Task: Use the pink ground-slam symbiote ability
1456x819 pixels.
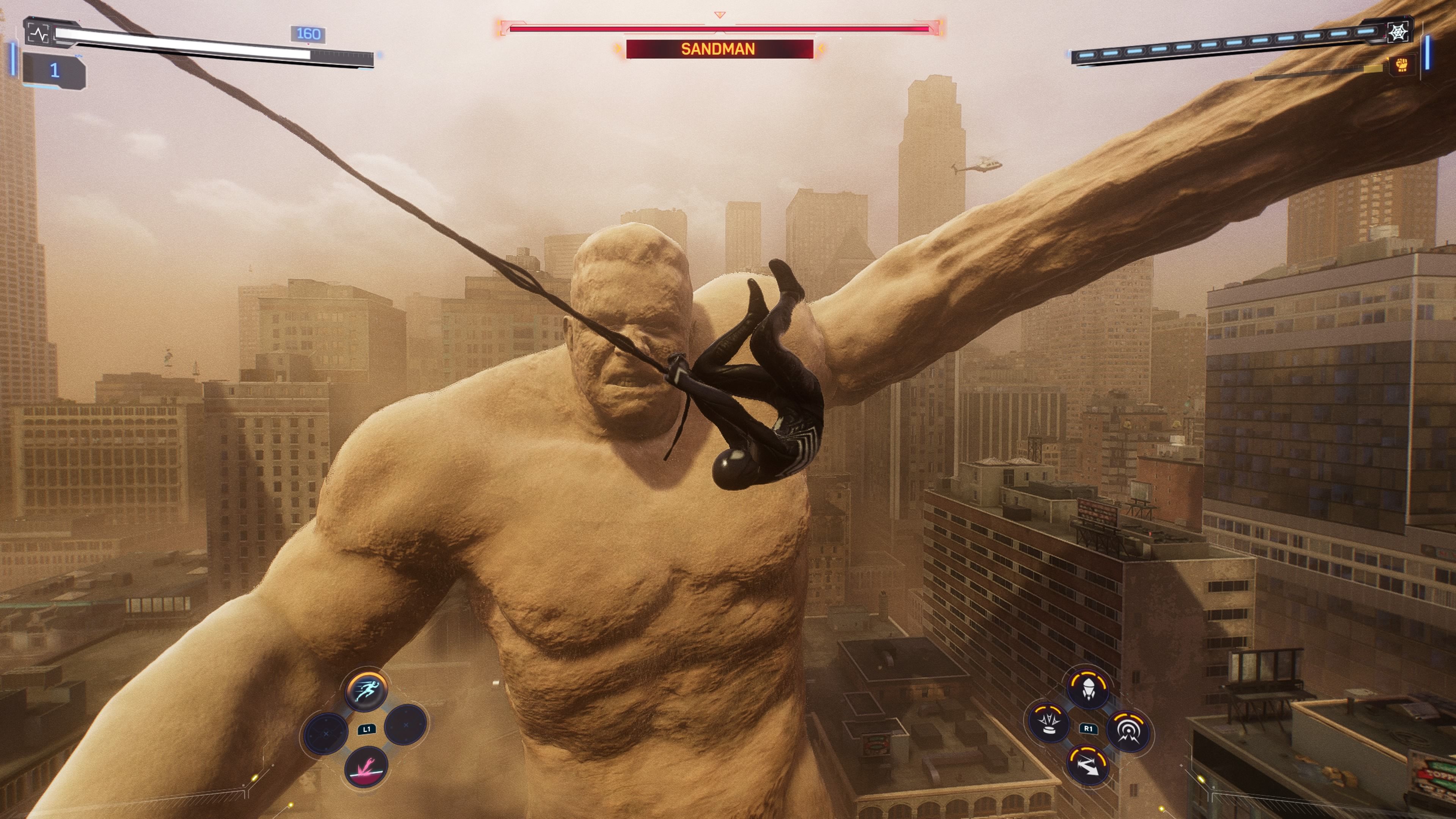Action: click(x=366, y=767)
